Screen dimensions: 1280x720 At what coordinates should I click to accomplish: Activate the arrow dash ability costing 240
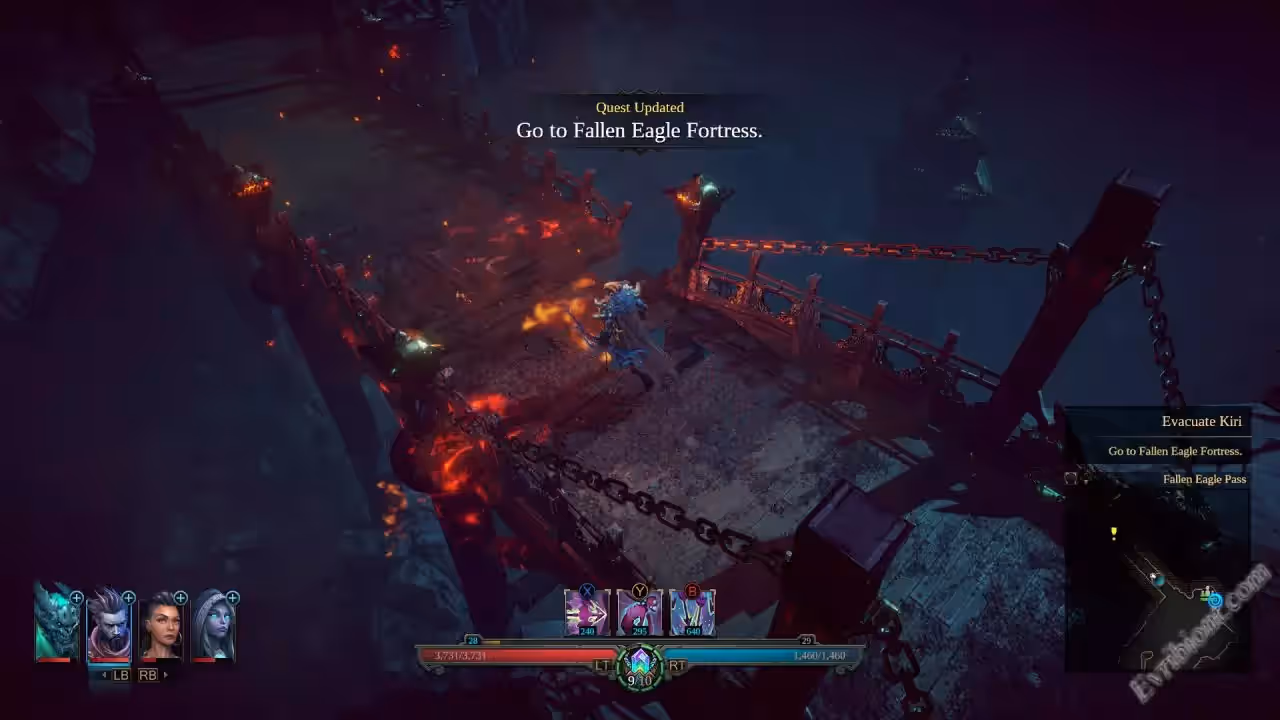(x=587, y=612)
